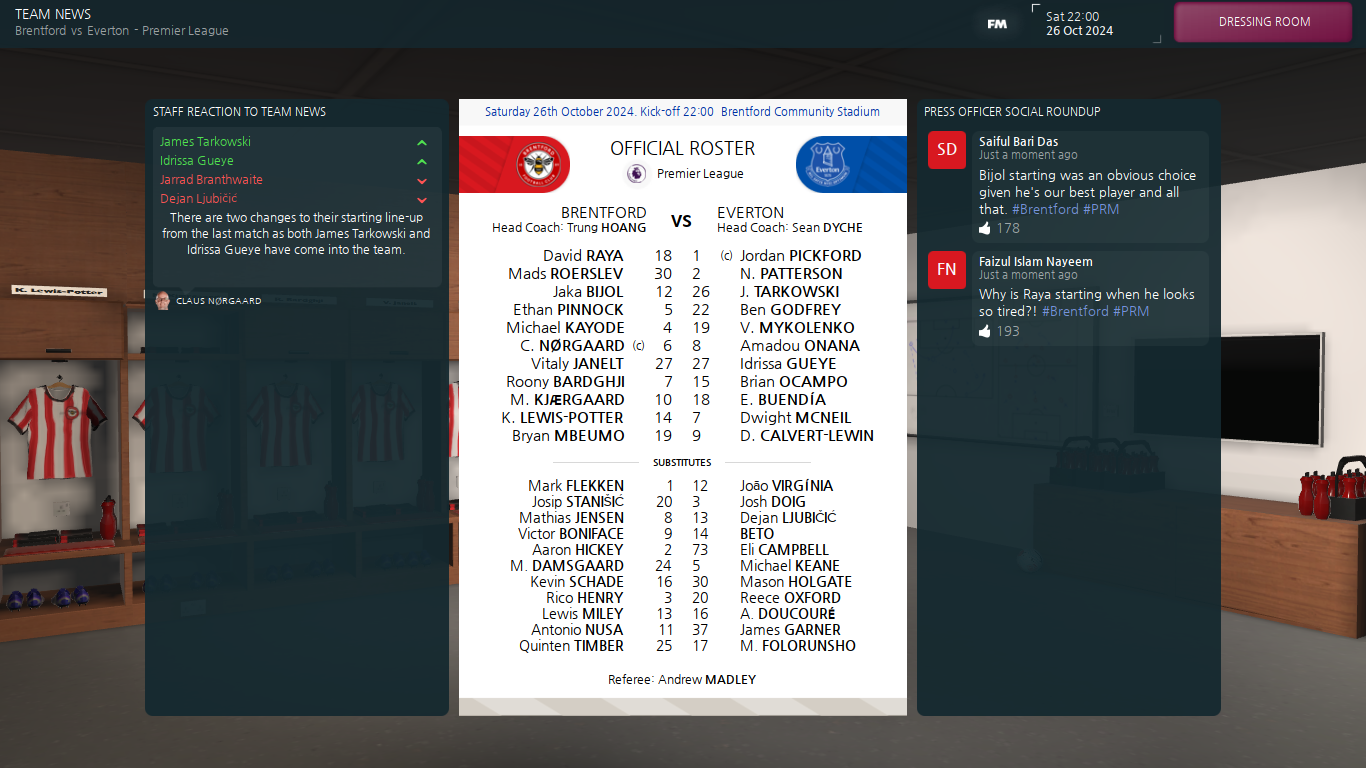This screenshot has height=768, width=1366.
Task: Select Bryan Mbeumo in Brentford lineup
Action: (568, 436)
